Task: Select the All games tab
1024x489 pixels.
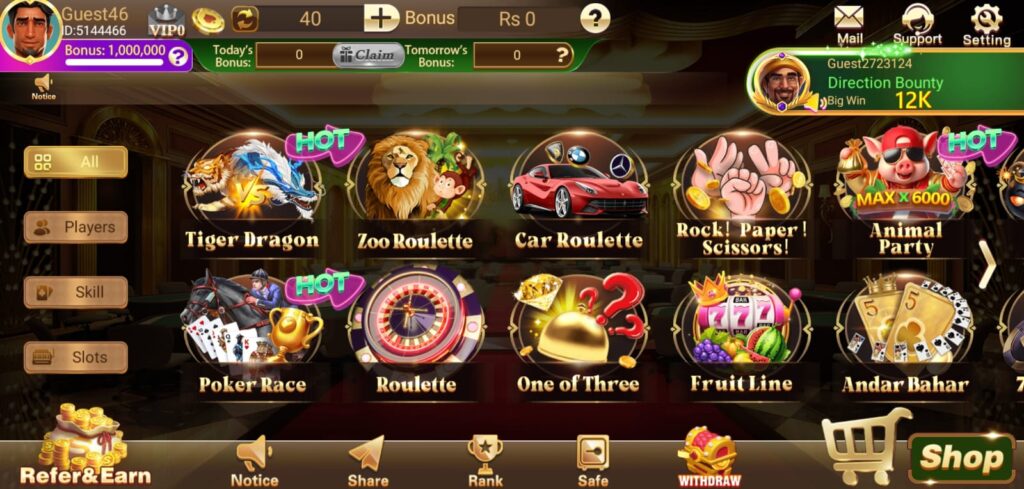Action: [76, 162]
